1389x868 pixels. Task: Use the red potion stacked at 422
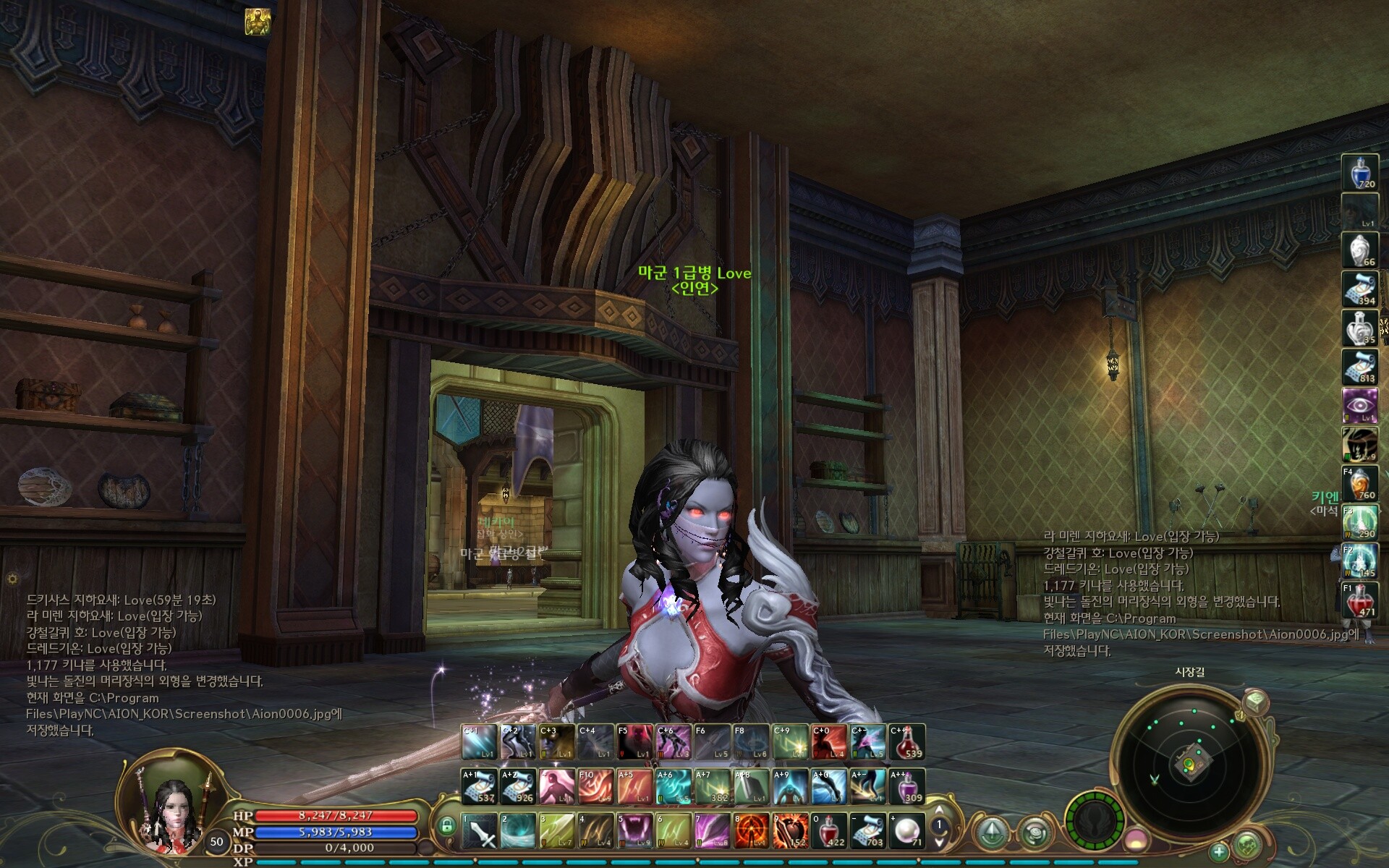point(829,830)
